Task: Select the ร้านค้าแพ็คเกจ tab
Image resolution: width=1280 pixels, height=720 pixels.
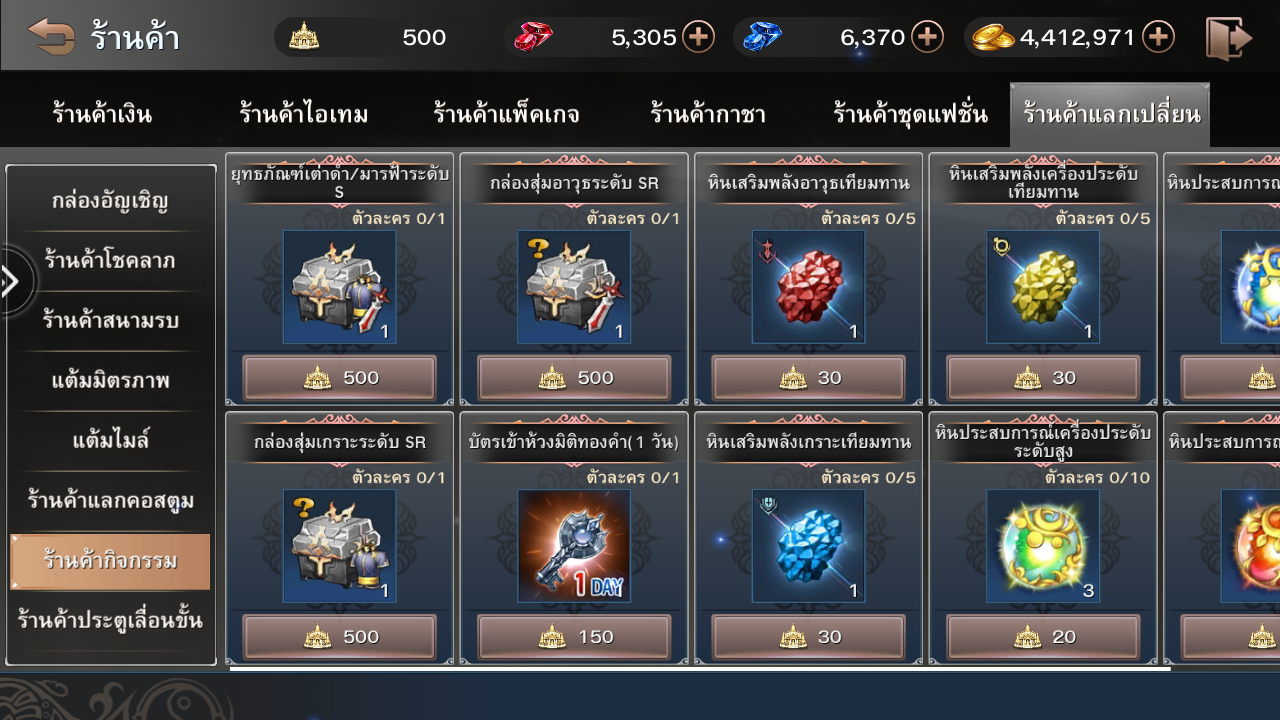Action: [506, 114]
